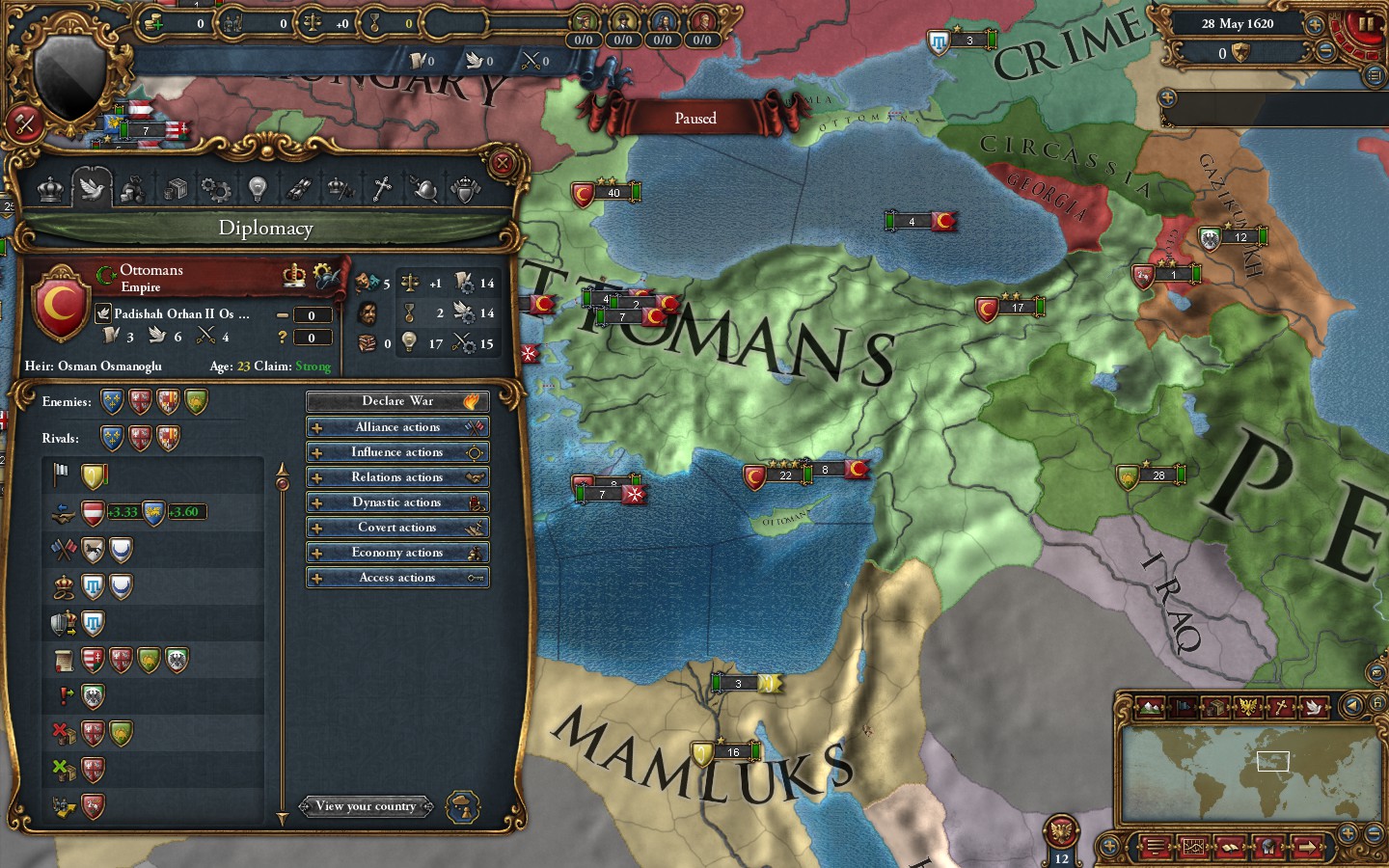Open the Technology panel gears icon
The image size is (1389, 868).
(x=216, y=188)
